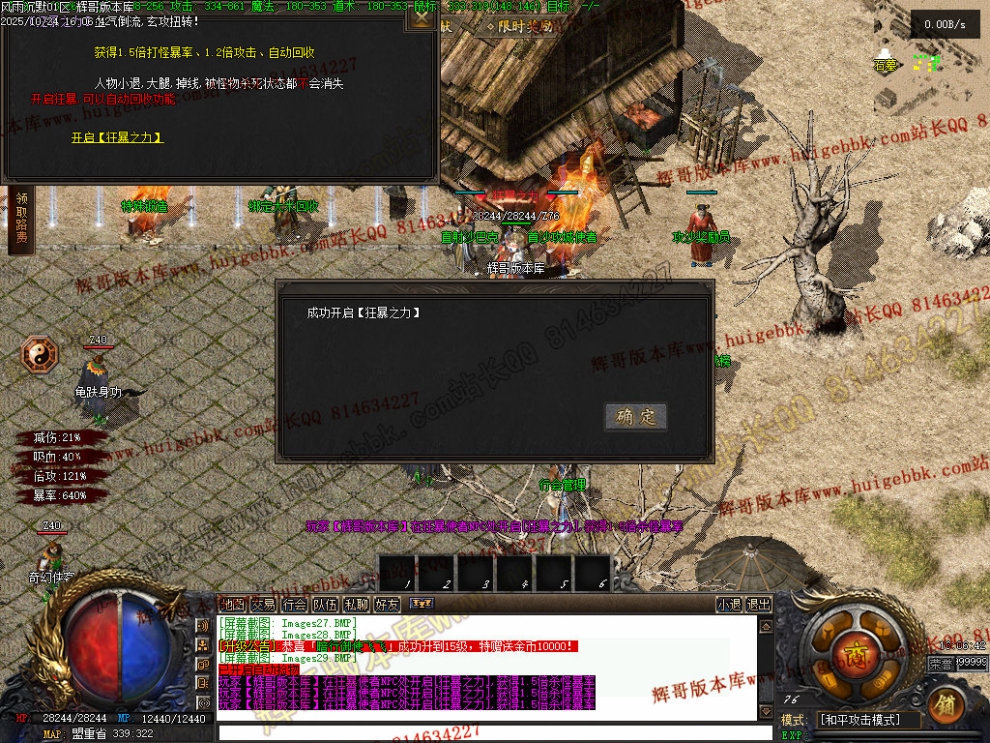Focus the chat input field
Screen dimensions: 990x743
(490, 733)
